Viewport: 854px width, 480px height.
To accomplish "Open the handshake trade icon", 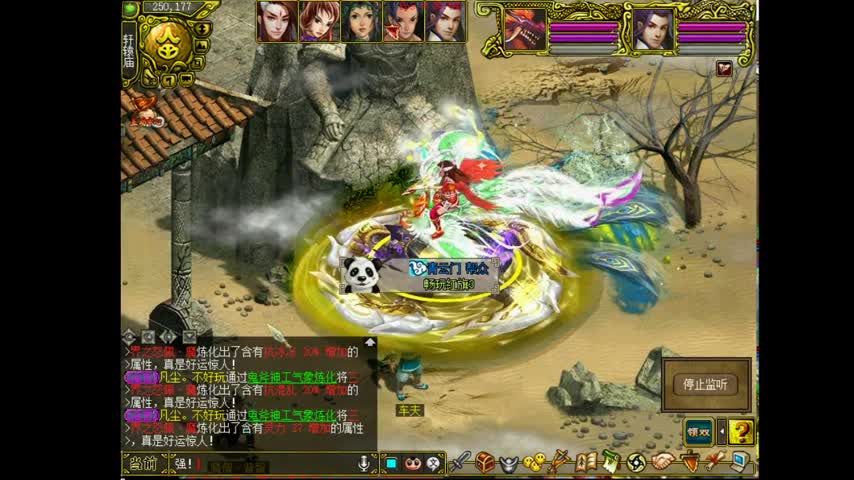I will (663, 462).
